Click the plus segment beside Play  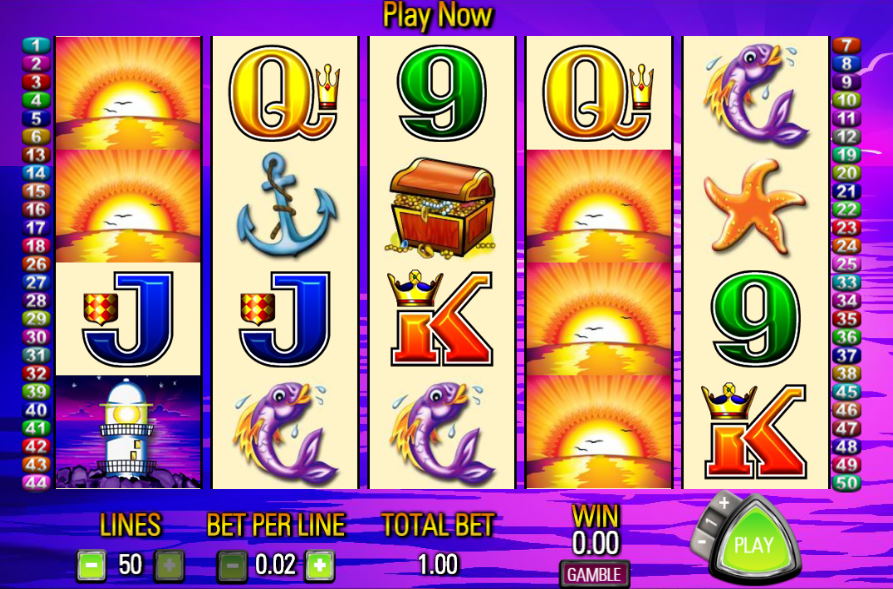point(722,503)
